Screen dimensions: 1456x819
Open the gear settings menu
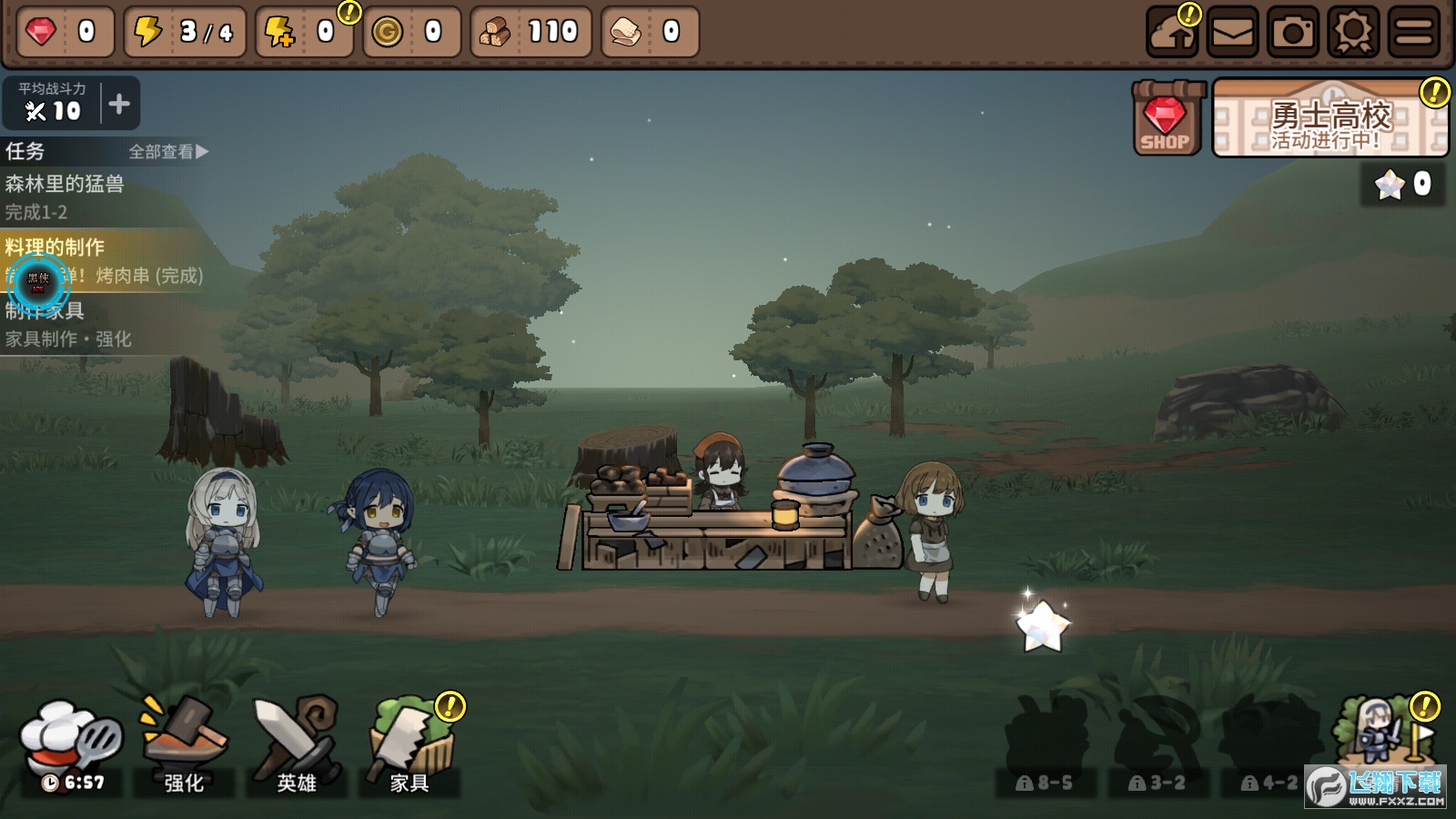[x=1353, y=33]
